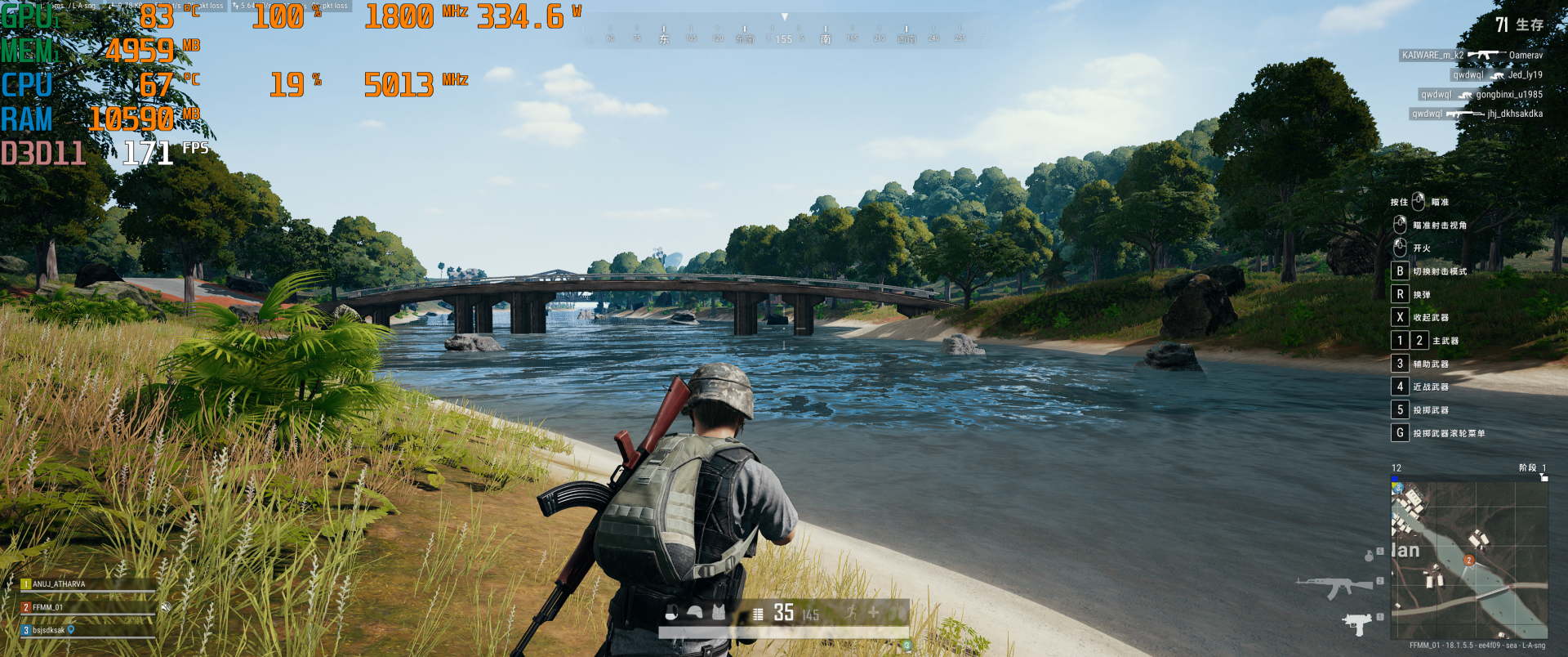Click the fire mode bullets icon

[x=758, y=614]
